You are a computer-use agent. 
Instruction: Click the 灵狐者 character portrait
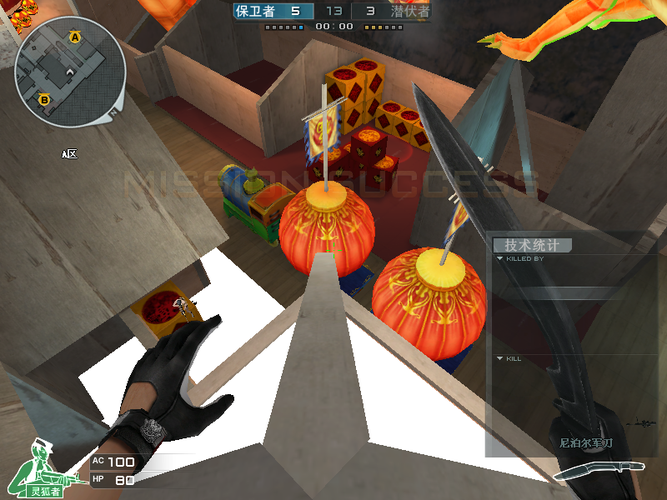click(44, 468)
